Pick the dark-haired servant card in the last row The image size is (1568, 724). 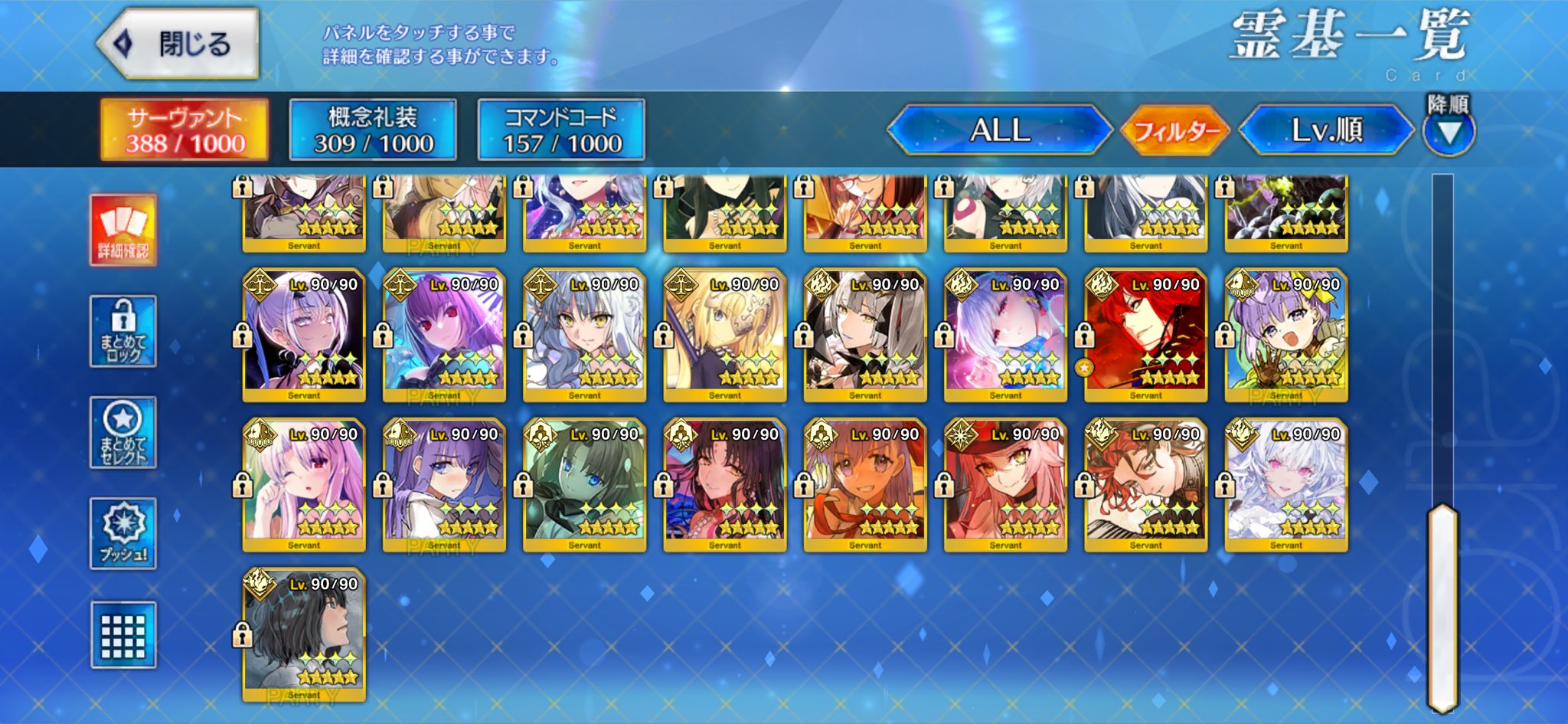pyautogui.click(x=304, y=634)
